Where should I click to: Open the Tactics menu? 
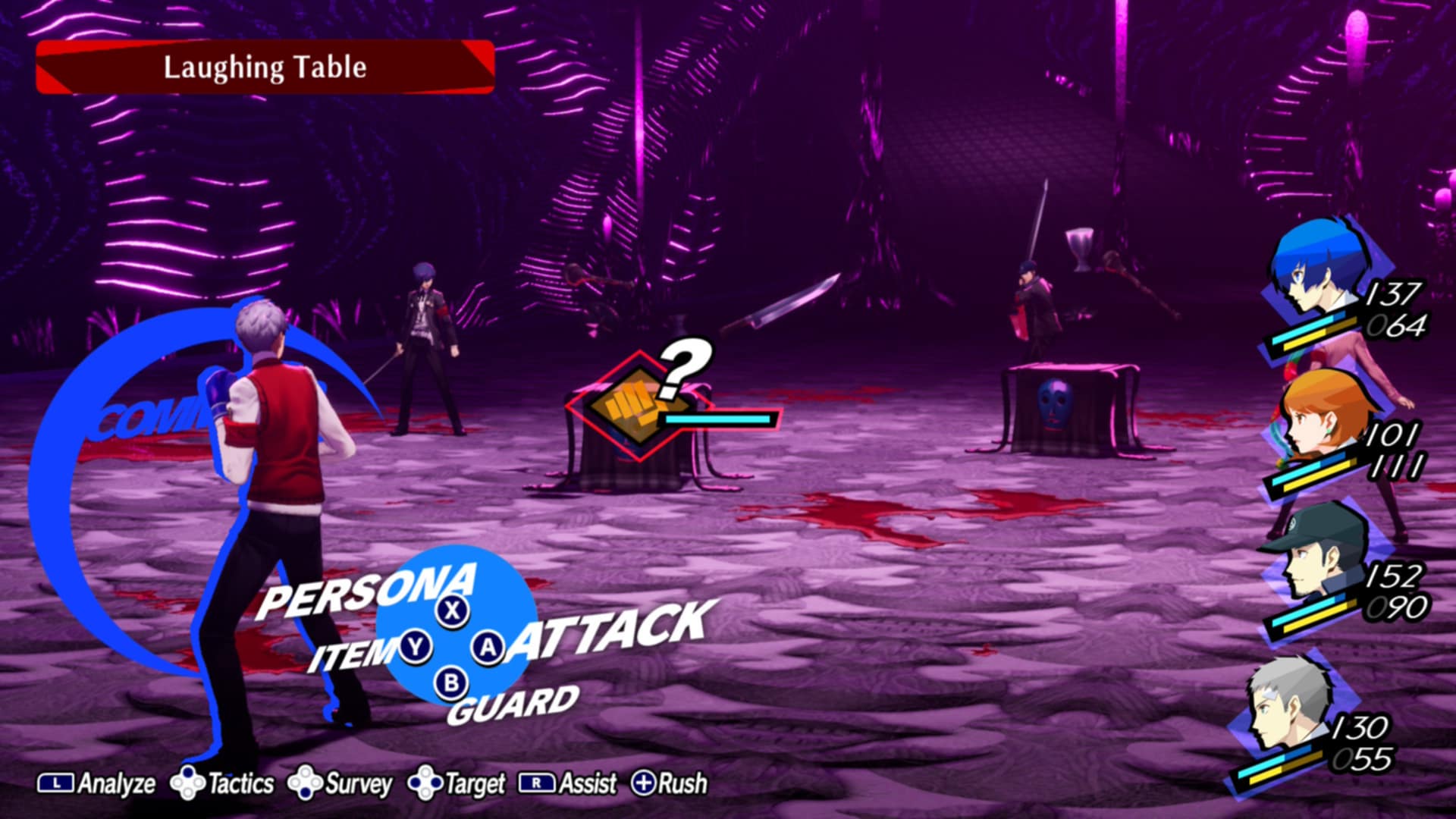[x=223, y=783]
